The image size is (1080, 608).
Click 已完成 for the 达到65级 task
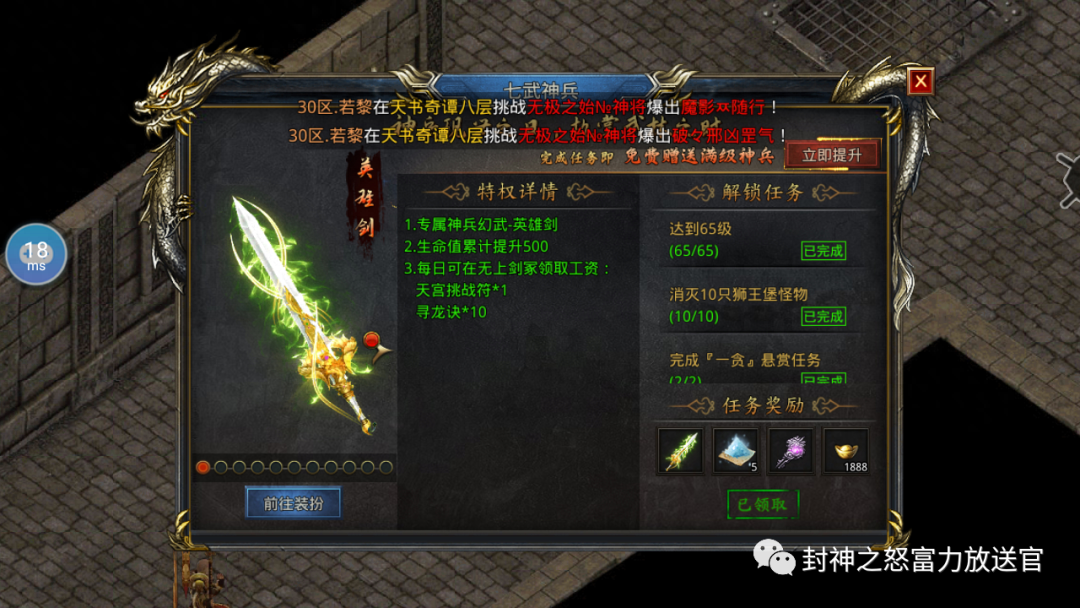pos(823,250)
